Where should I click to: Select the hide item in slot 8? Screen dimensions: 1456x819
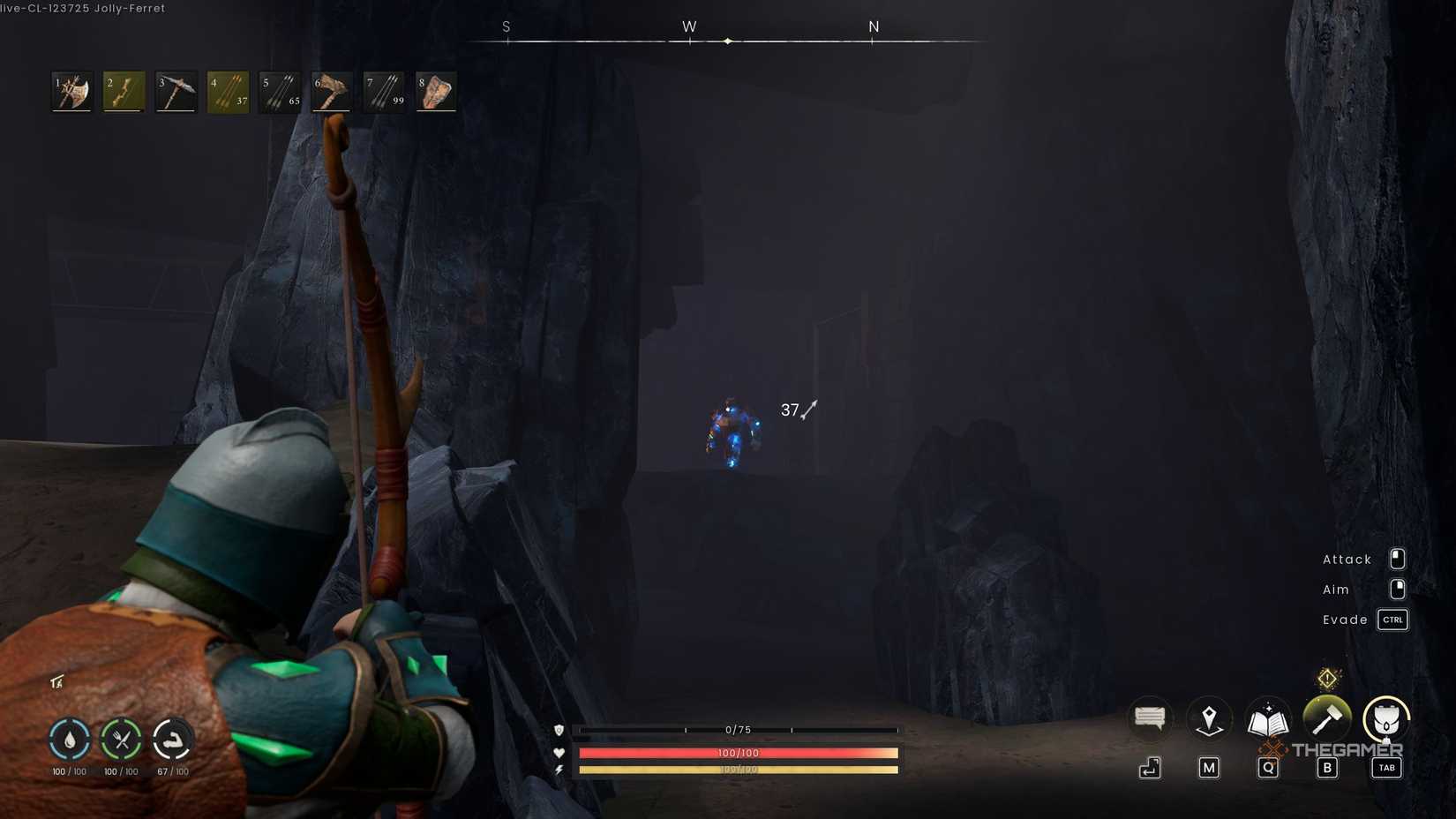[x=435, y=92]
